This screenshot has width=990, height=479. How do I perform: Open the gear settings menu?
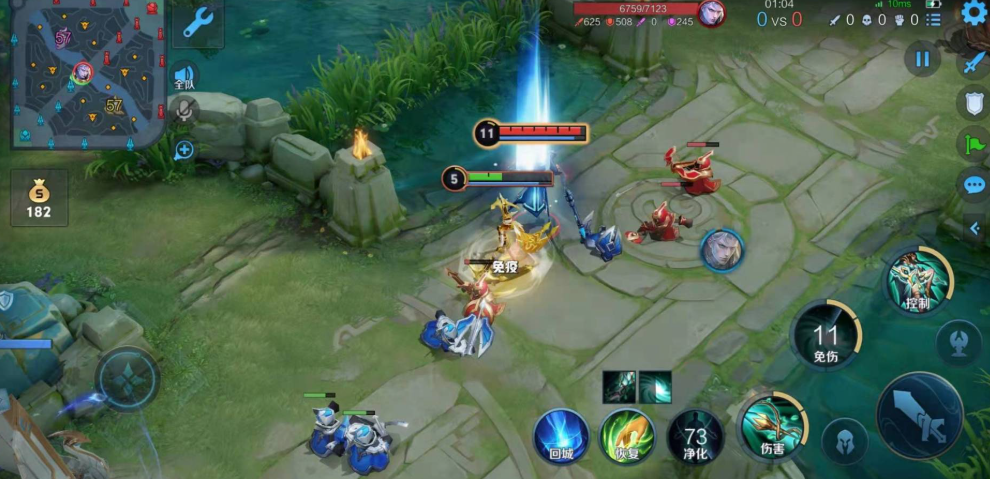[974, 13]
